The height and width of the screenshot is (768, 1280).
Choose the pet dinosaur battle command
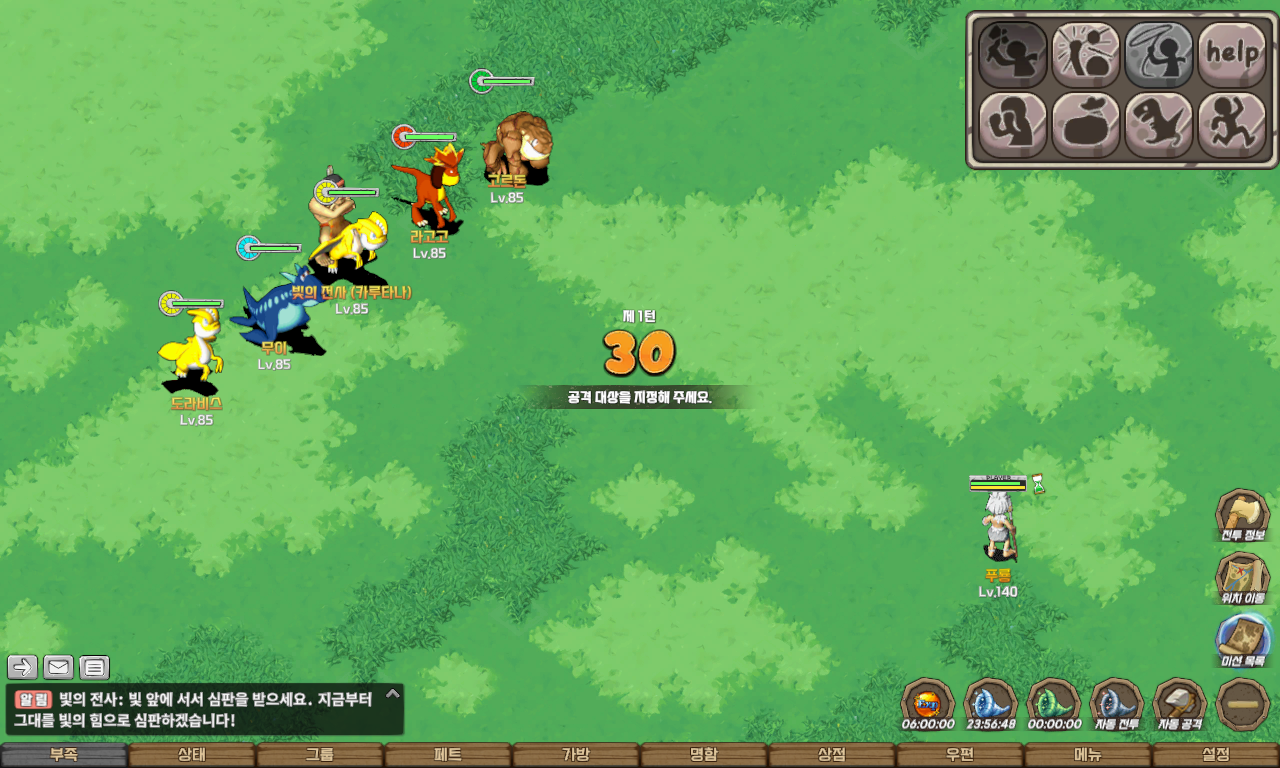(x=1159, y=125)
